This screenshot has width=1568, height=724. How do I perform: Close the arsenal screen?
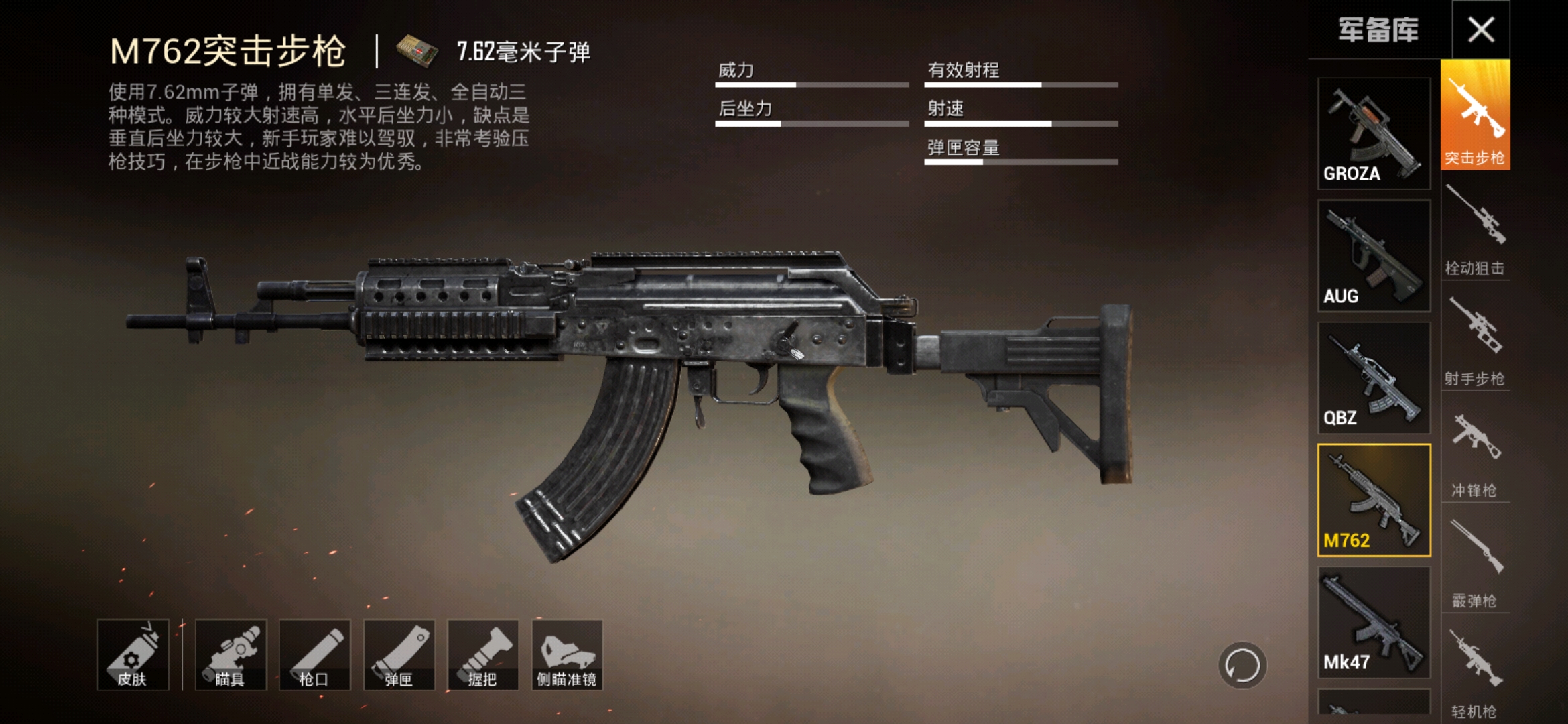click(1480, 29)
